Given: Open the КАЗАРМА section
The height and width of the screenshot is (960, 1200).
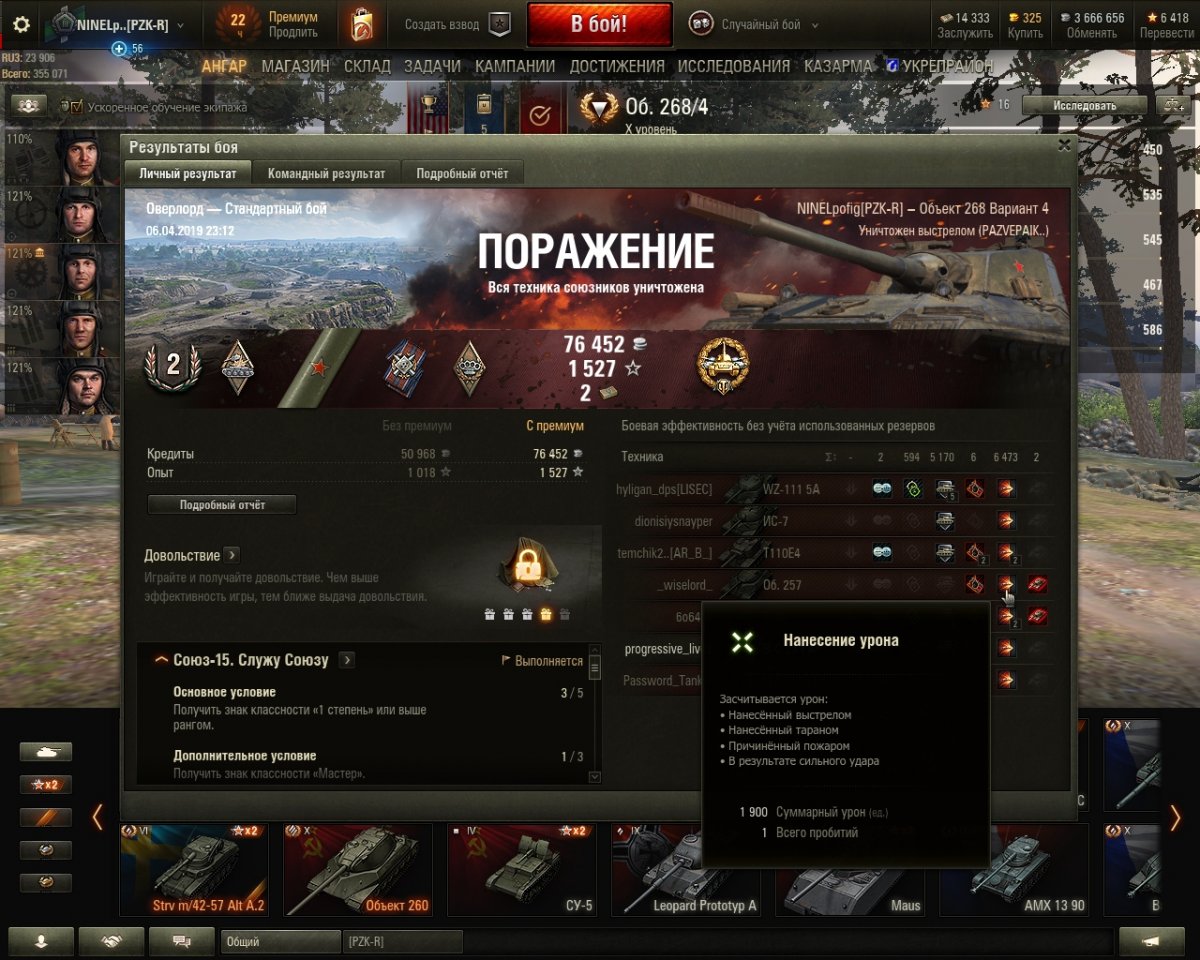Looking at the screenshot, I should (x=838, y=66).
